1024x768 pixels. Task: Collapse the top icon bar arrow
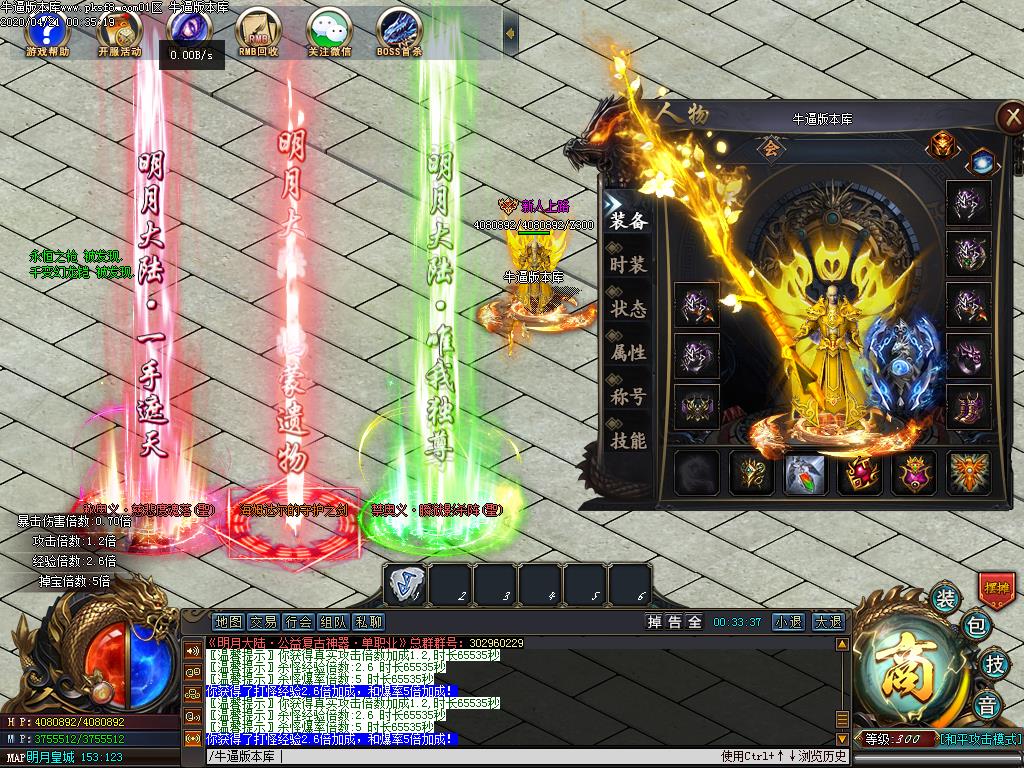[511, 34]
